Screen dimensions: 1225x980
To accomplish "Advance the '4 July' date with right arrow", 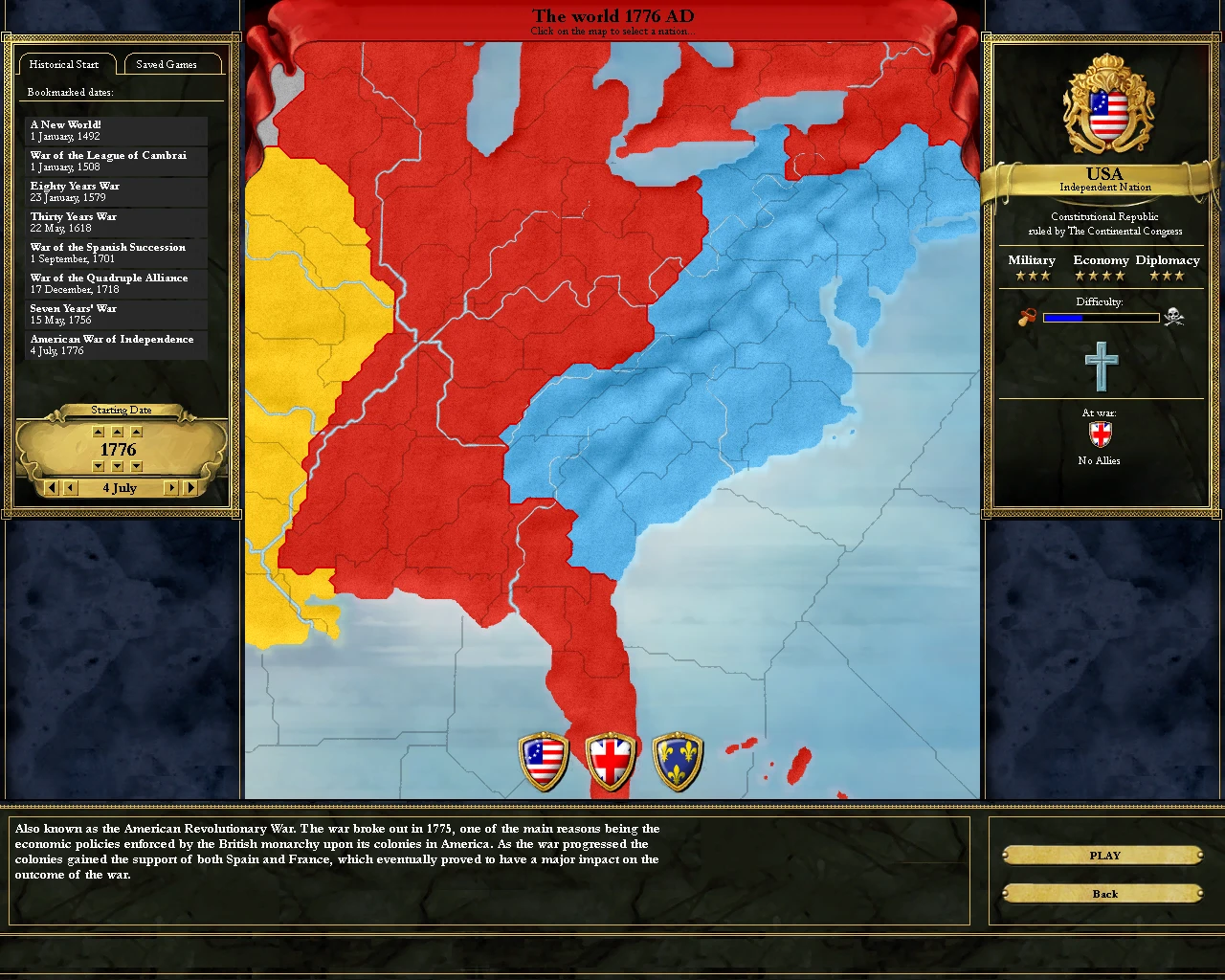I will point(170,488).
